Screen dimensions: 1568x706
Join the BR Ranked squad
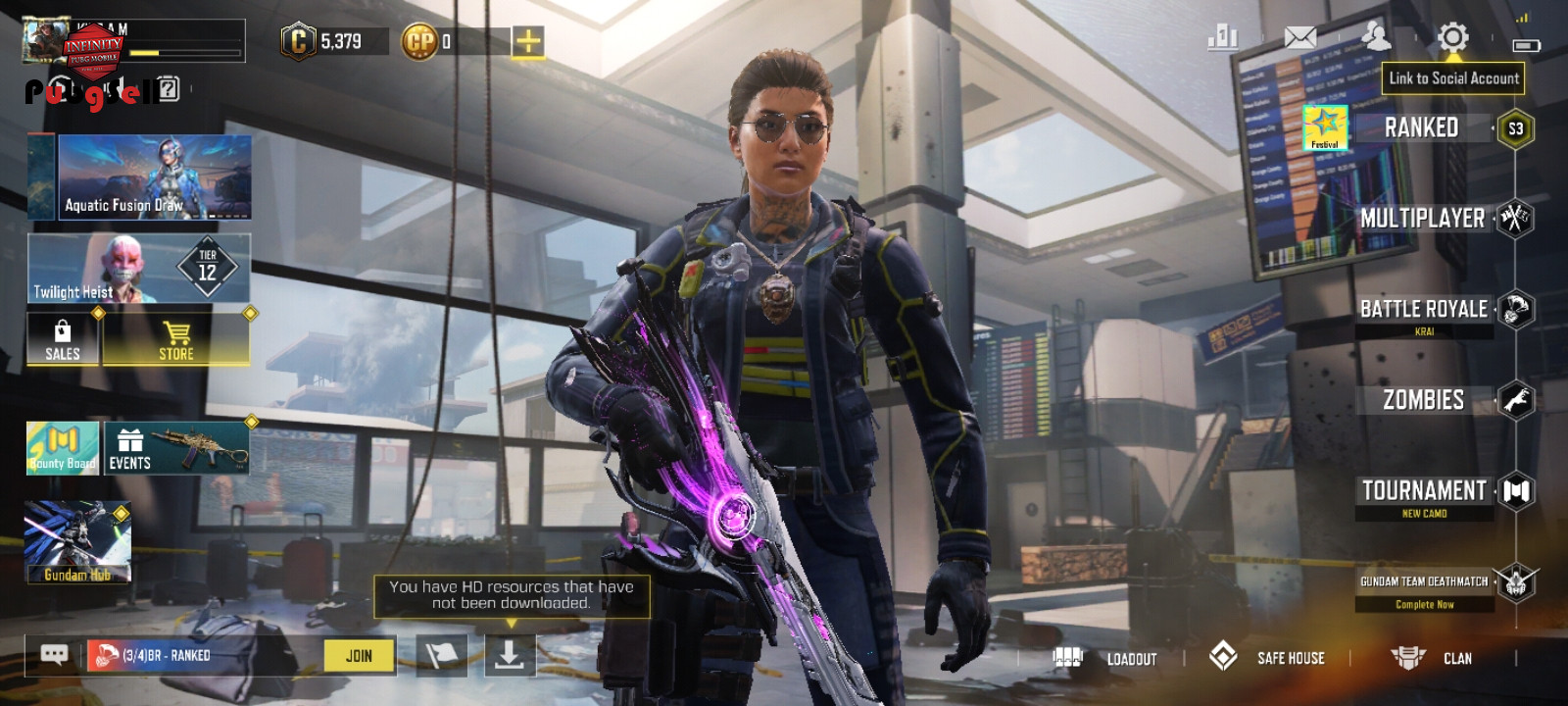pos(359,656)
